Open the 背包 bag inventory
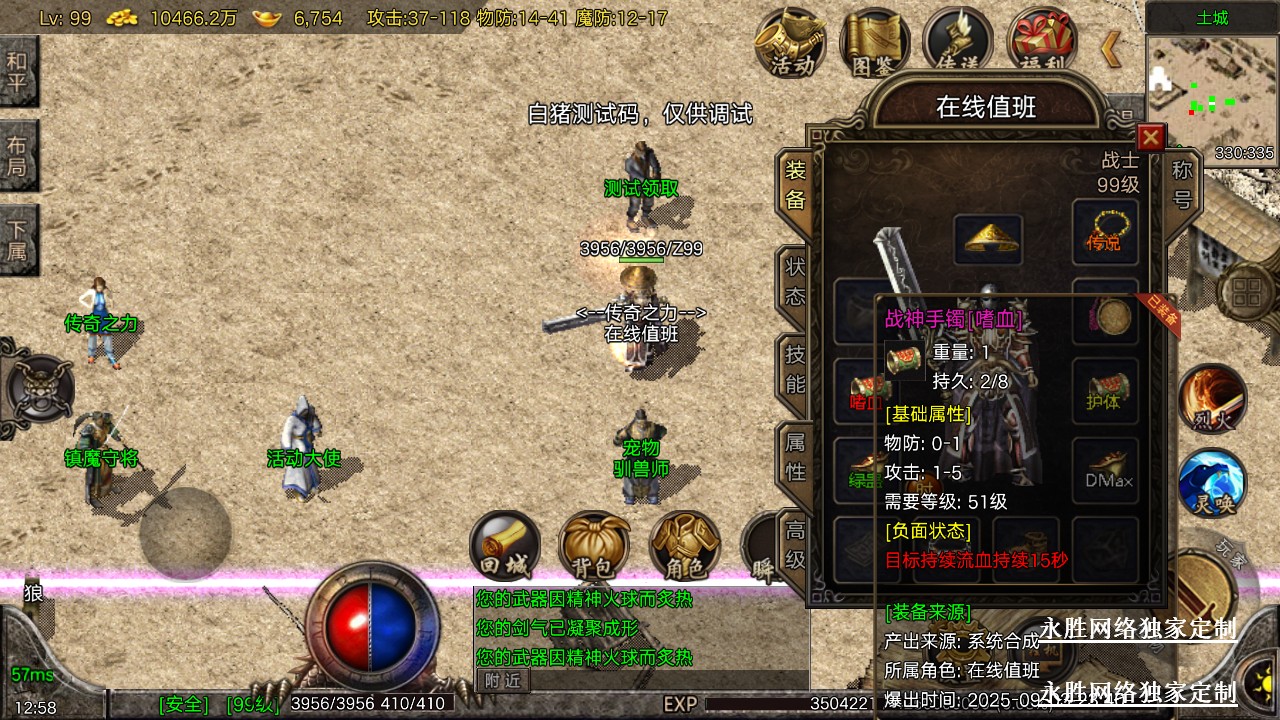 point(594,546)
